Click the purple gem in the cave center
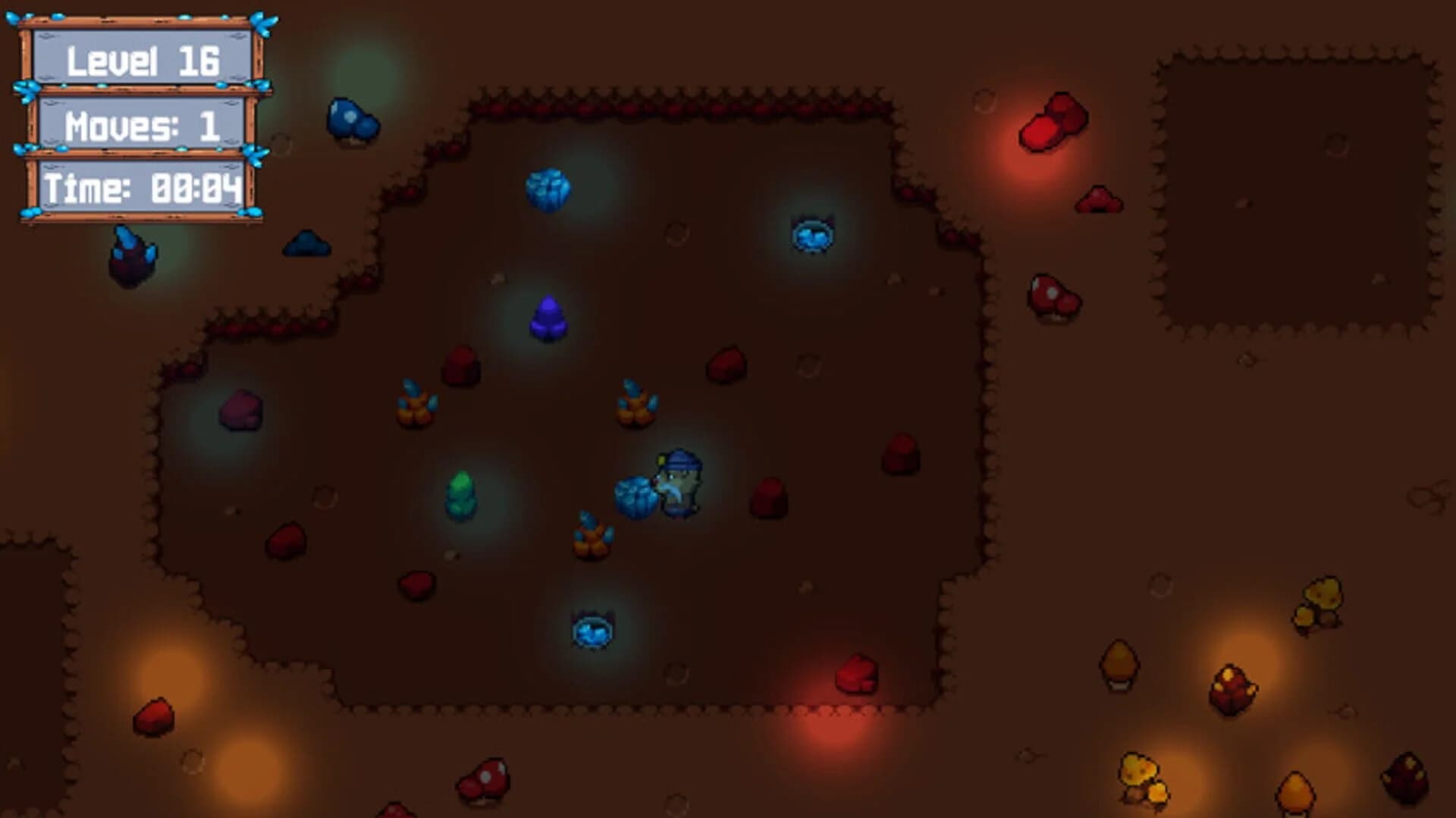Image resolution: width=1456 pixels, height=818 pixels. pos(547,319)
